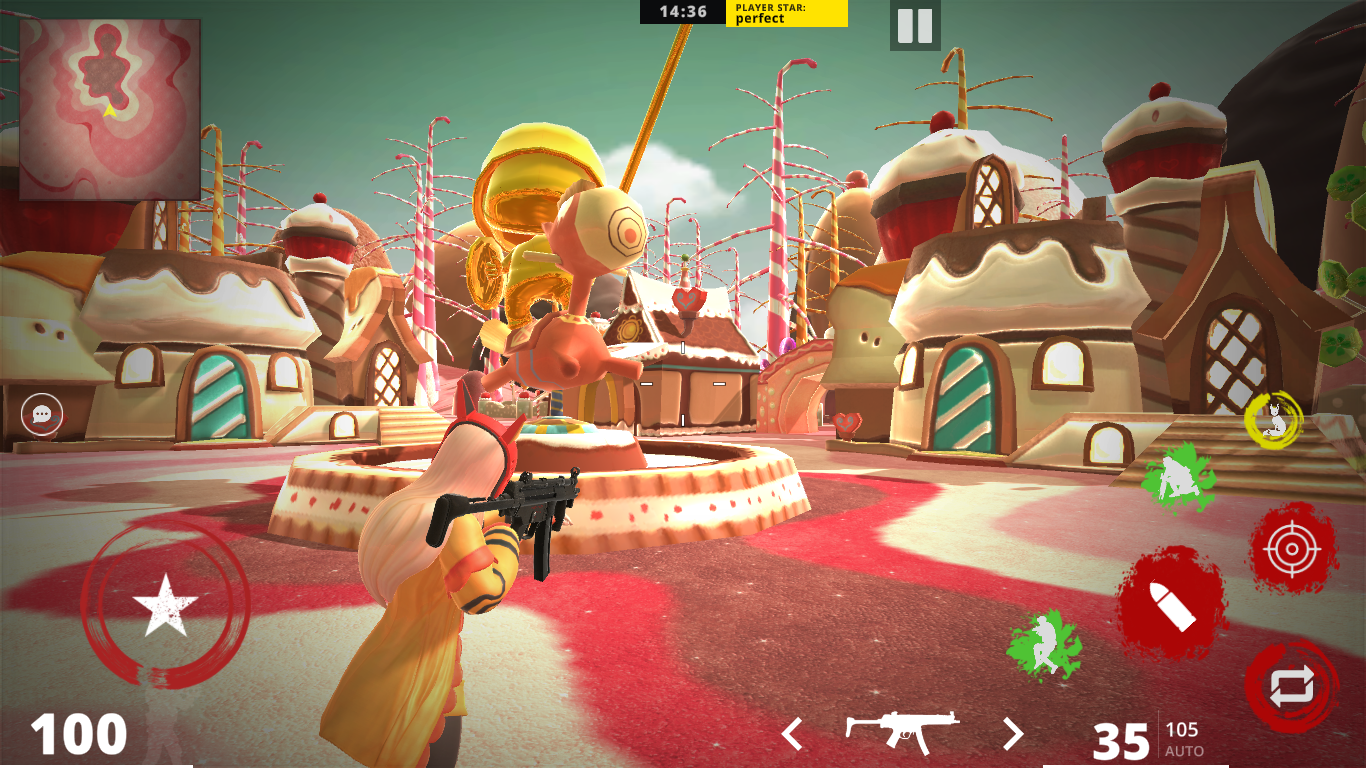Switch to the previous weapon arrow

click(793, 735)
